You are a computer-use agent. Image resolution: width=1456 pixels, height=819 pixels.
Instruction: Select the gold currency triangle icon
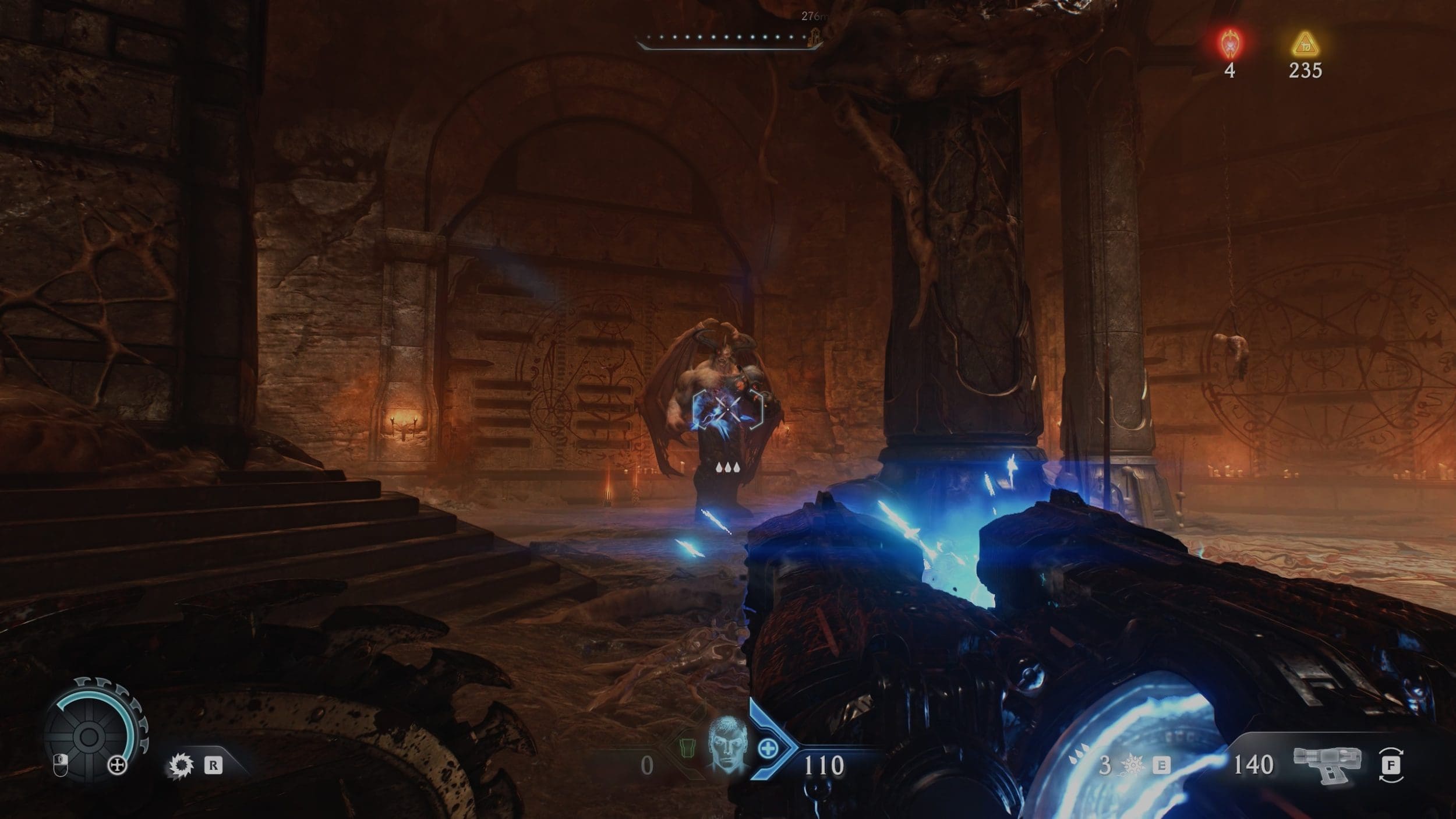(1305, 43)
